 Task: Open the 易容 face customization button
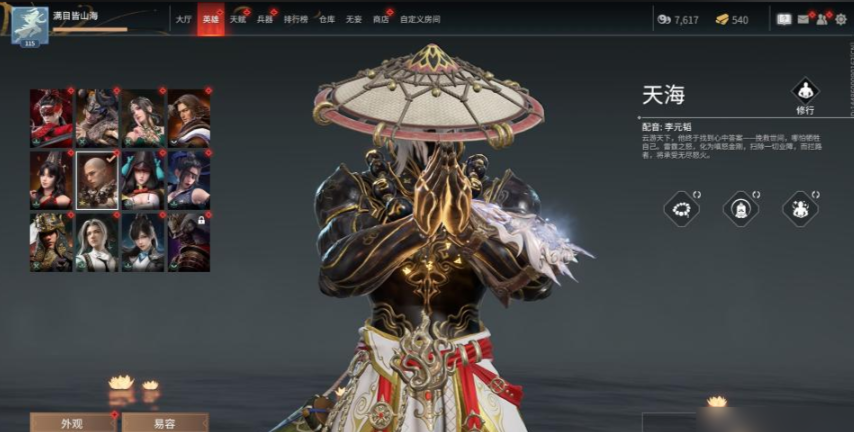click(164, 422)
